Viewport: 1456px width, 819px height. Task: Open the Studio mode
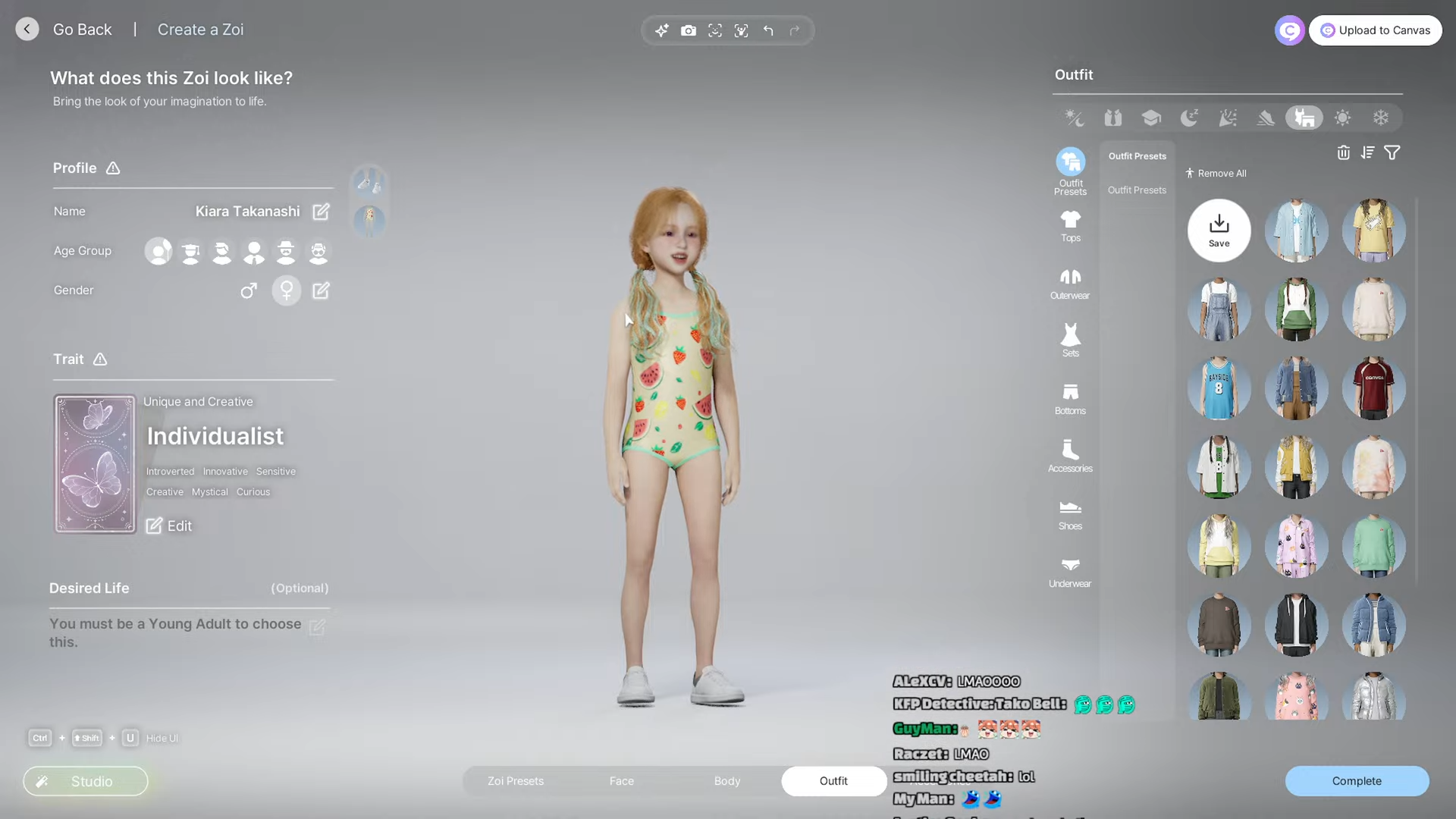click(86, 781)
